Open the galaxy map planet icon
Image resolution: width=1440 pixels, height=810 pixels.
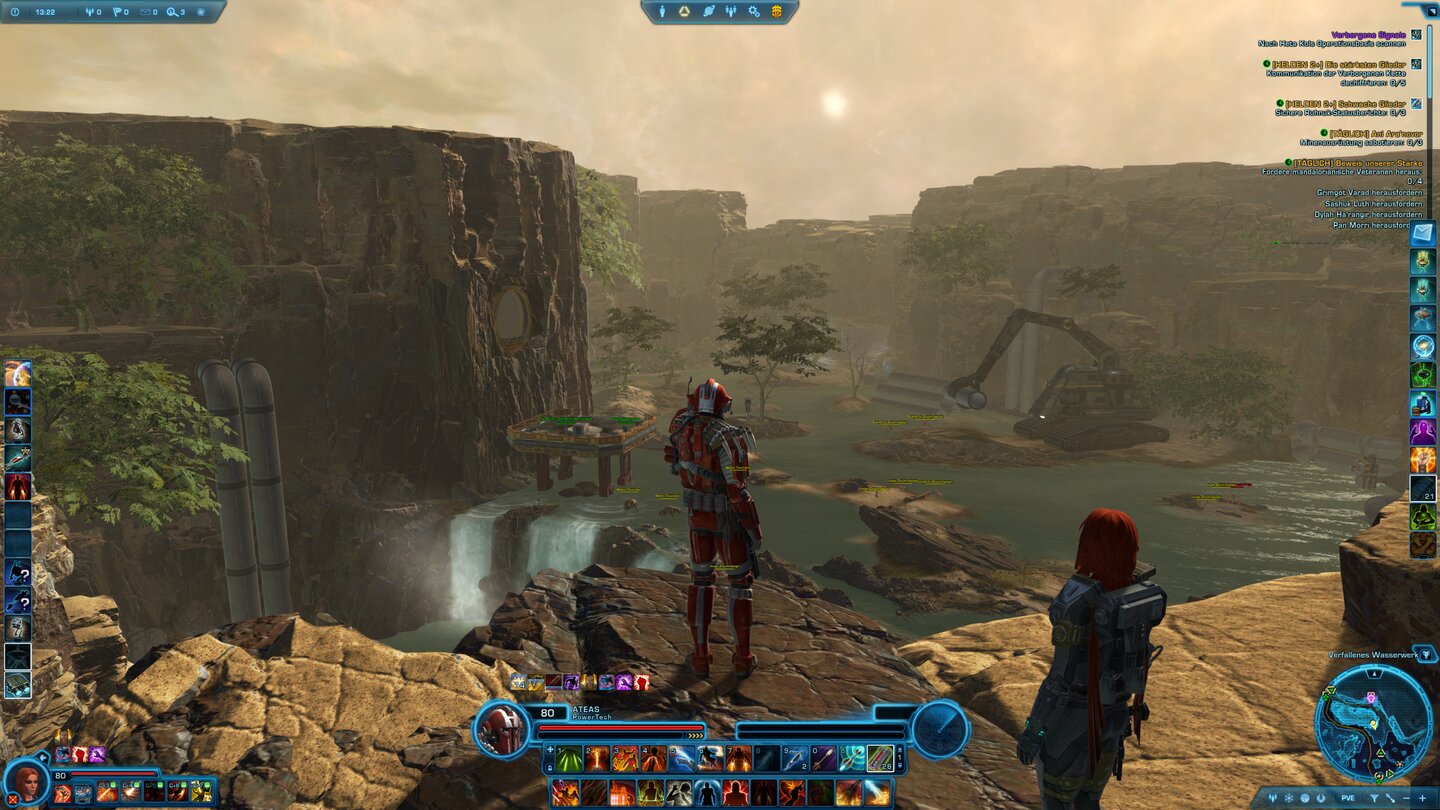tap(709, 12)
